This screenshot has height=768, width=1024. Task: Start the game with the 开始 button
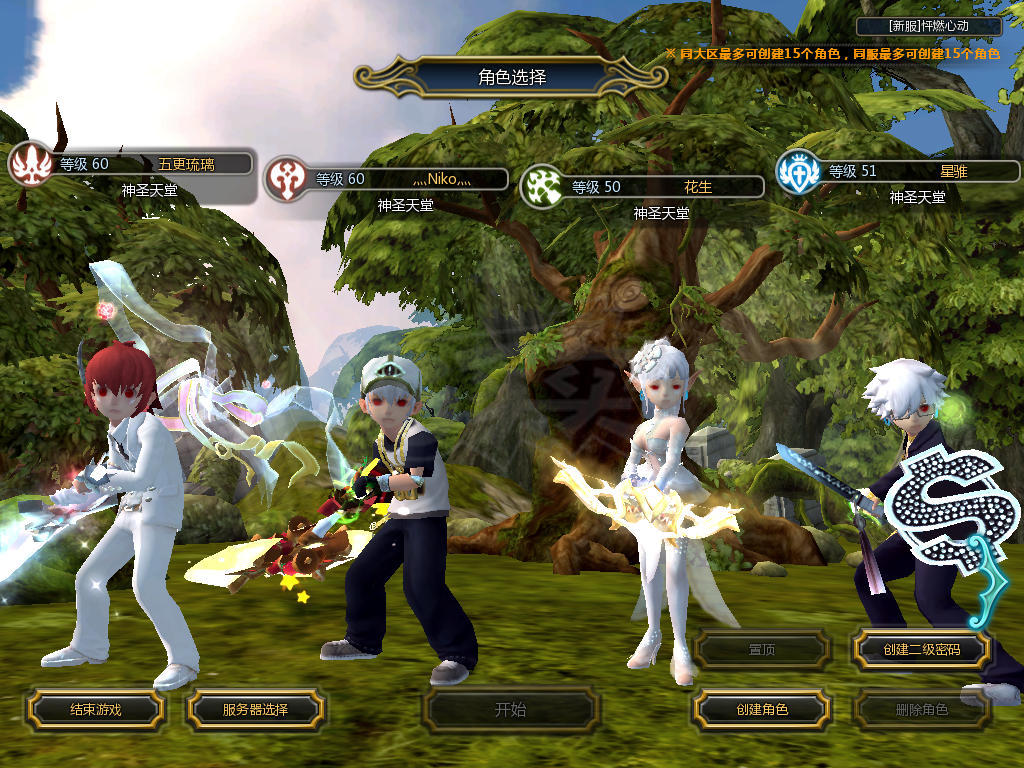(510, 710)
